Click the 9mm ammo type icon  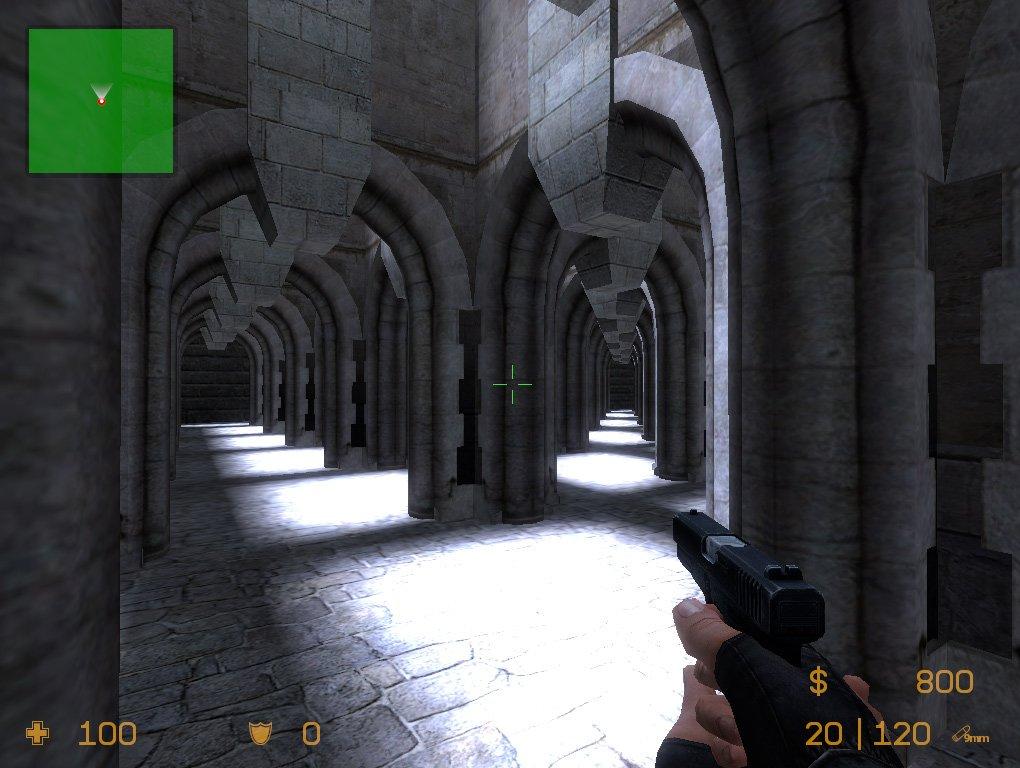click(x=970, y=736)
